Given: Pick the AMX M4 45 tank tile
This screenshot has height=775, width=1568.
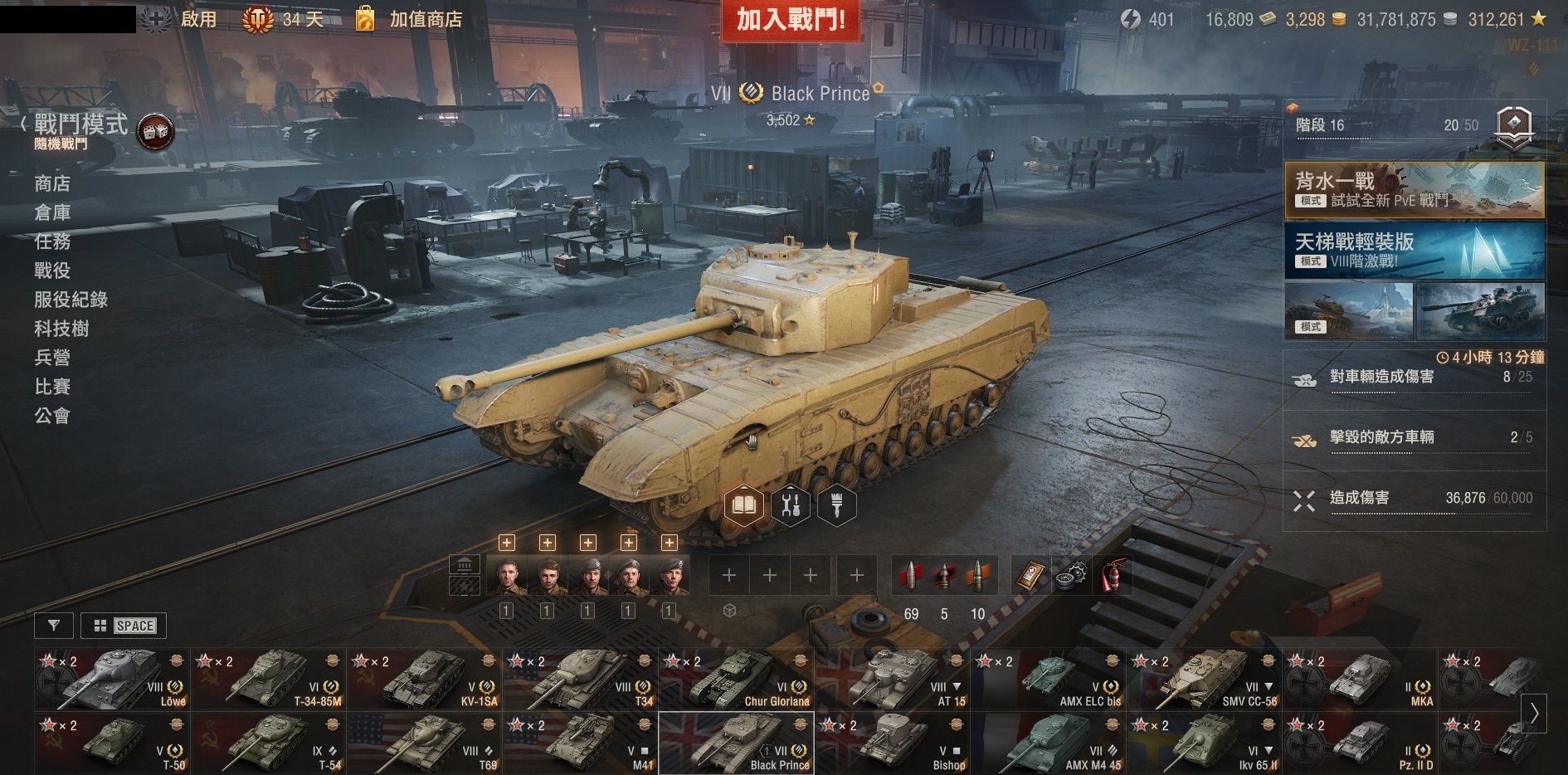Looking at the screenshot, I should pyautogui.click(x=1048, y=743).
